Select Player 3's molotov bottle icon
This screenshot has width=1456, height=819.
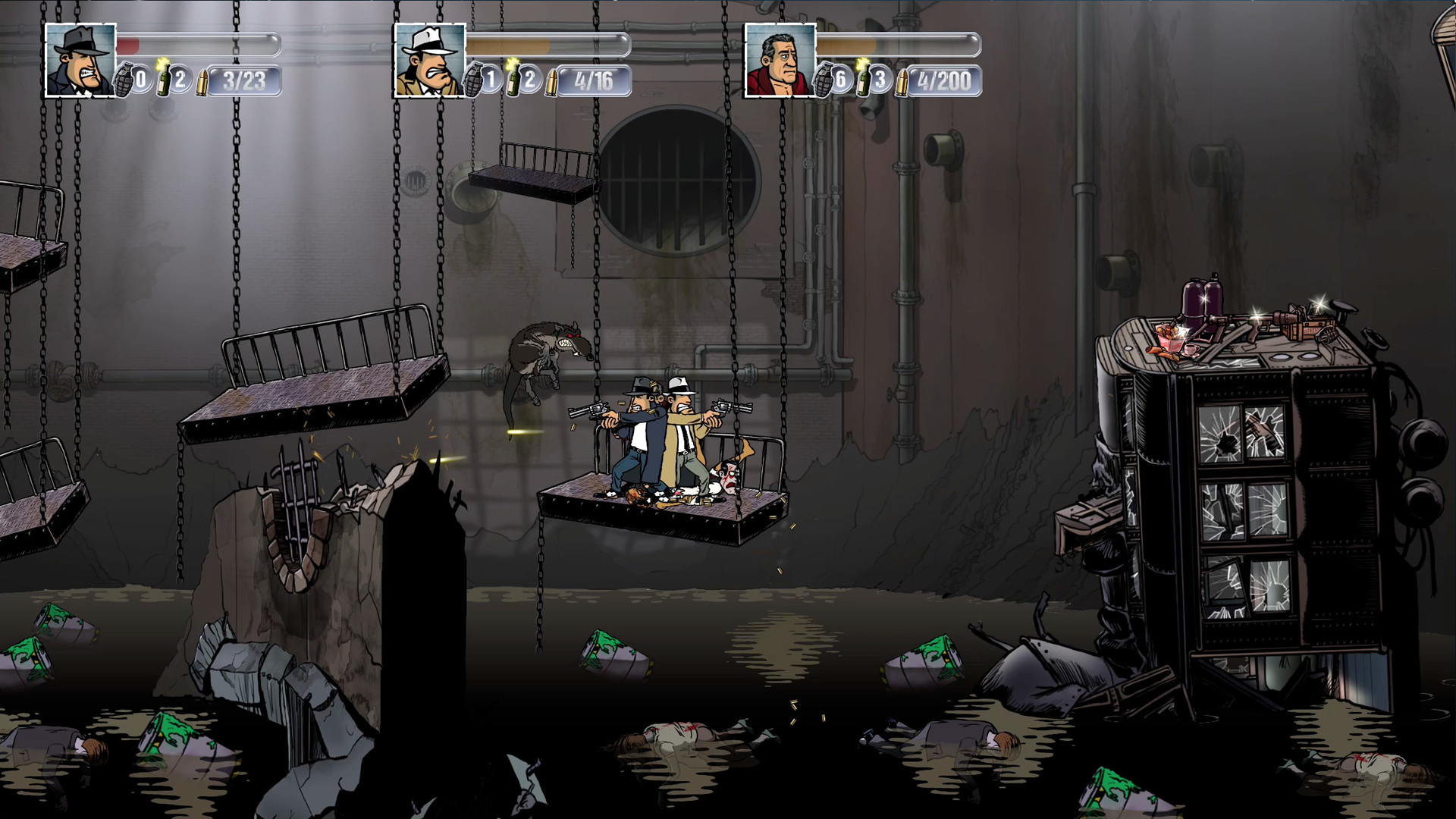[x=864, y=80]
